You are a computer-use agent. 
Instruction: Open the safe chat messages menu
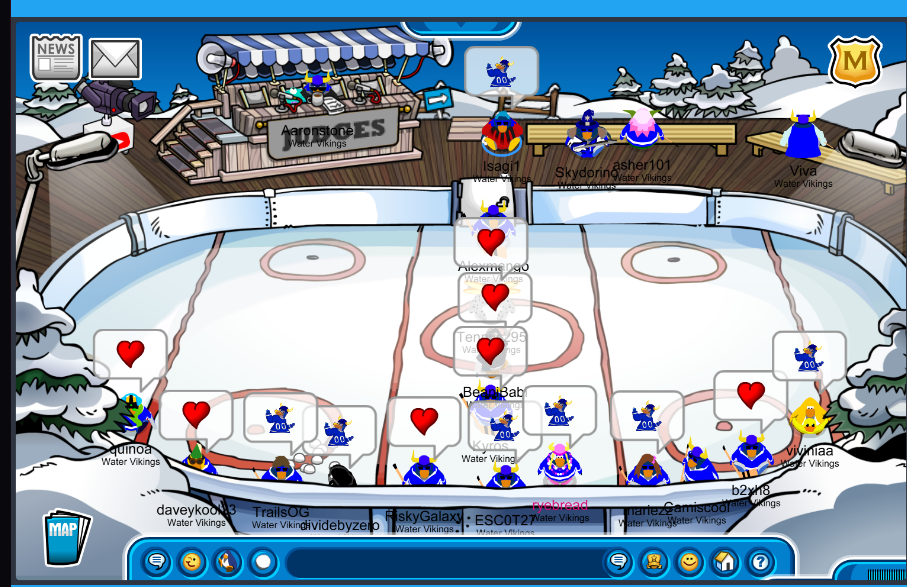[x=157, y=562]
